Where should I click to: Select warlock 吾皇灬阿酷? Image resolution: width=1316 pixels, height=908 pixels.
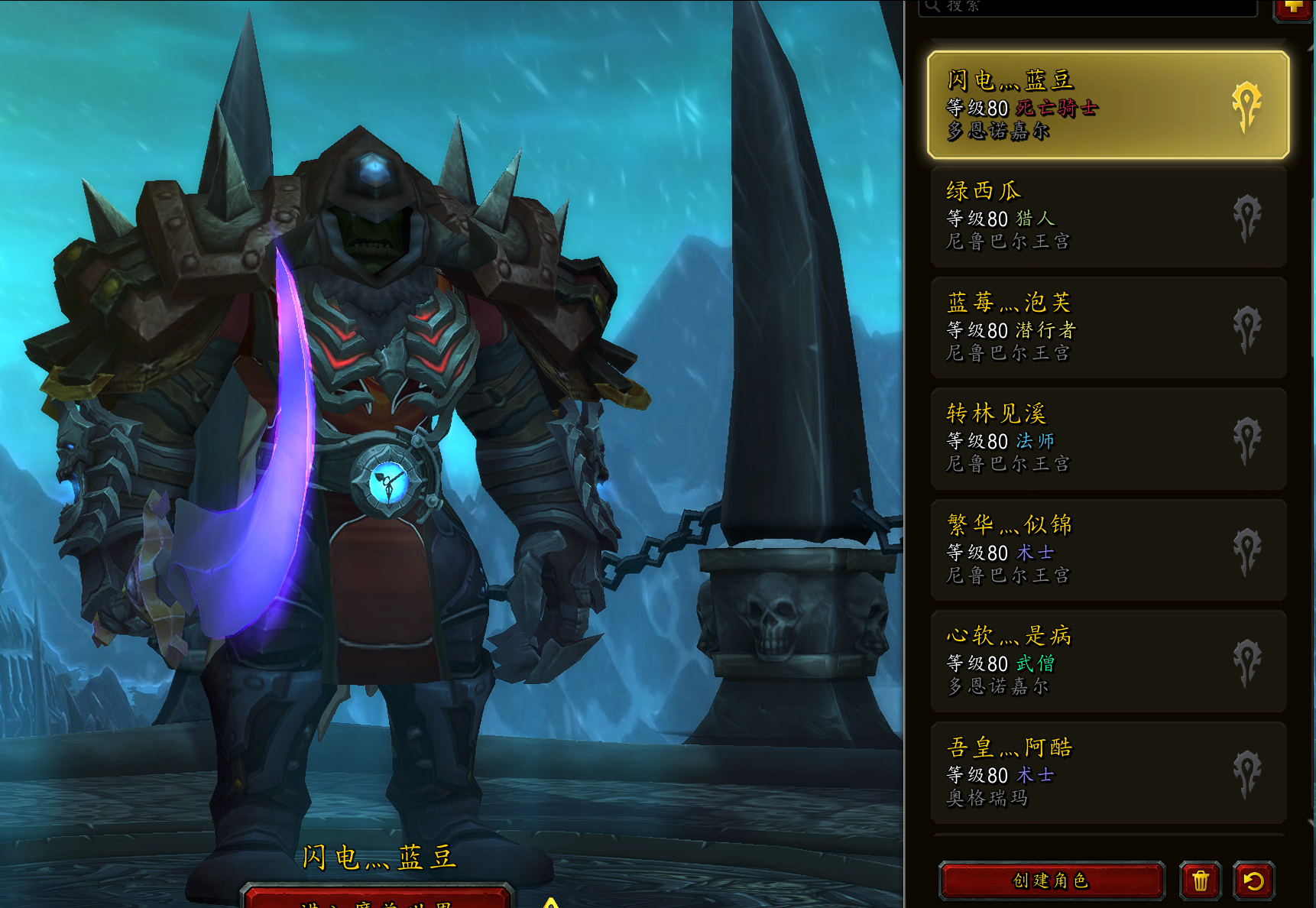coord(1107,772)
